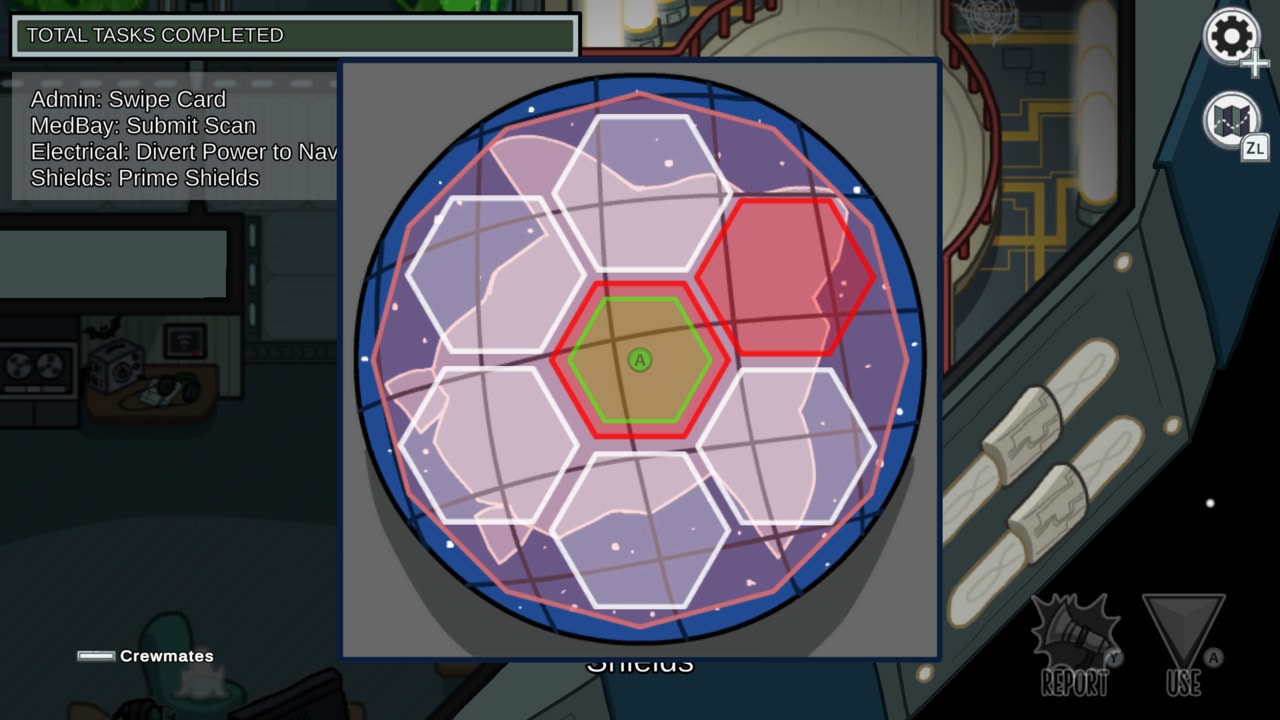
Task: Click the Y button badge on Report
Action: click(x=1114, y=658)
